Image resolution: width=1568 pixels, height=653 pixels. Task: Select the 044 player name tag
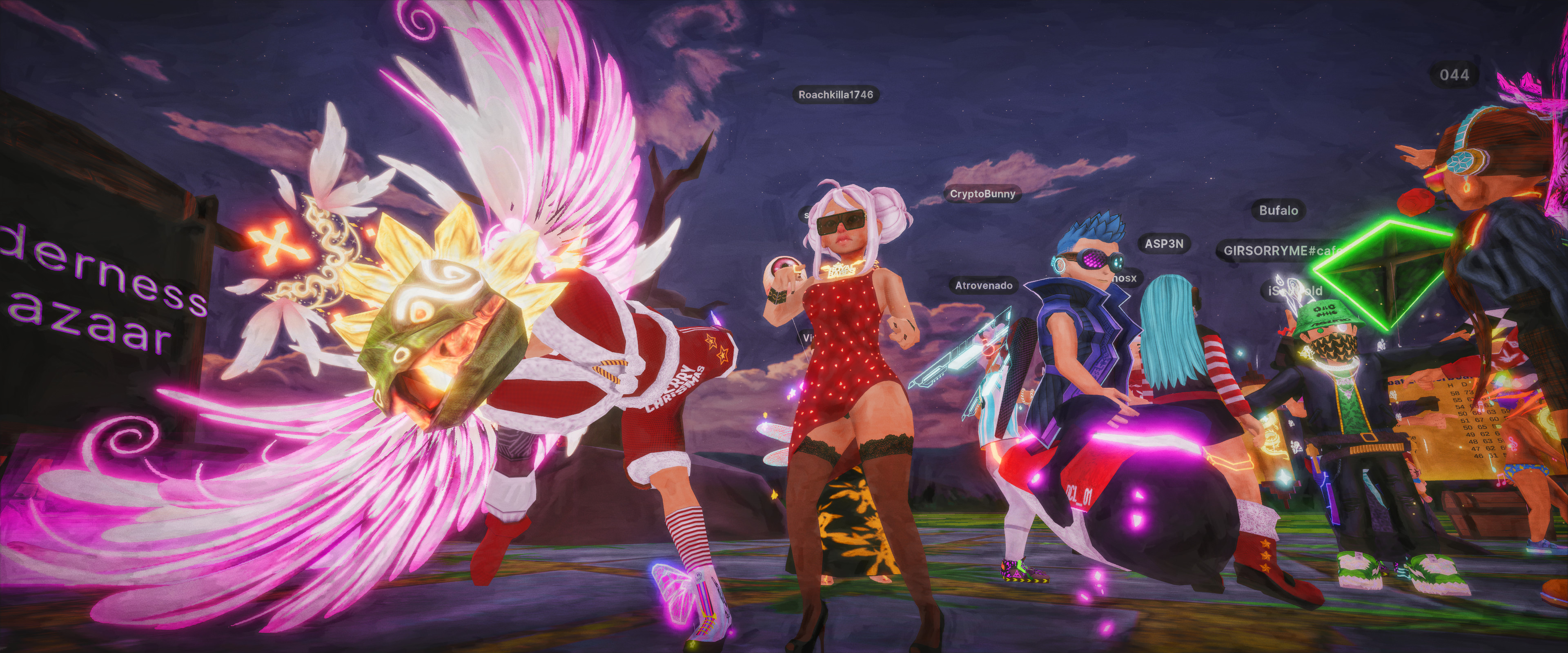pos(1454,75)
